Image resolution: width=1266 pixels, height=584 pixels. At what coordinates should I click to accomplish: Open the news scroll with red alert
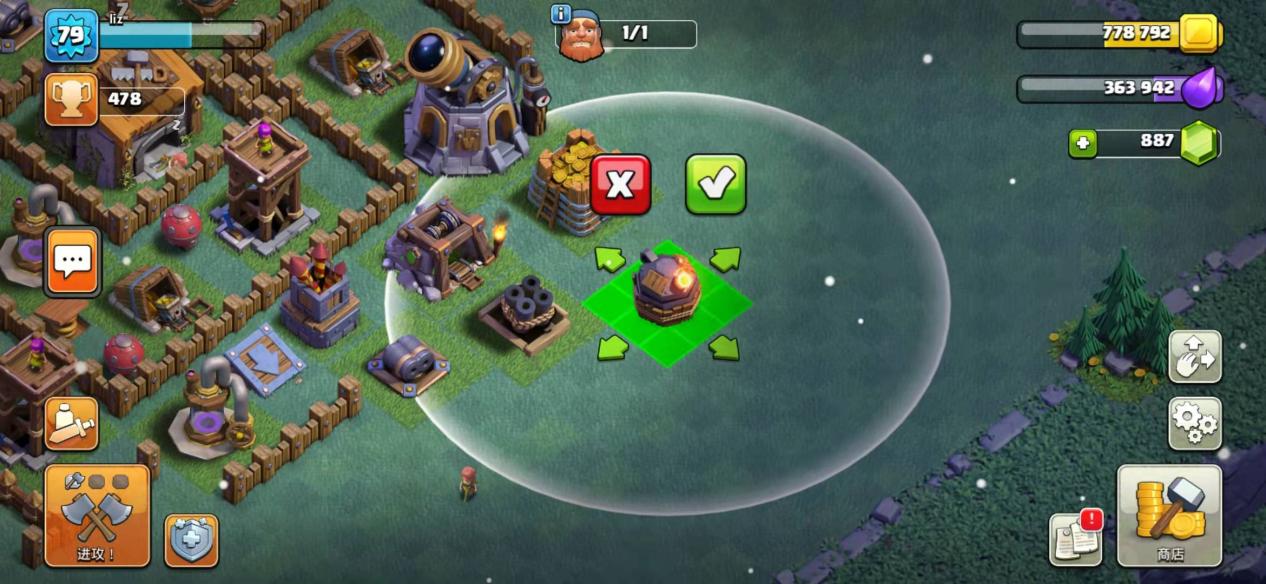1075,538
